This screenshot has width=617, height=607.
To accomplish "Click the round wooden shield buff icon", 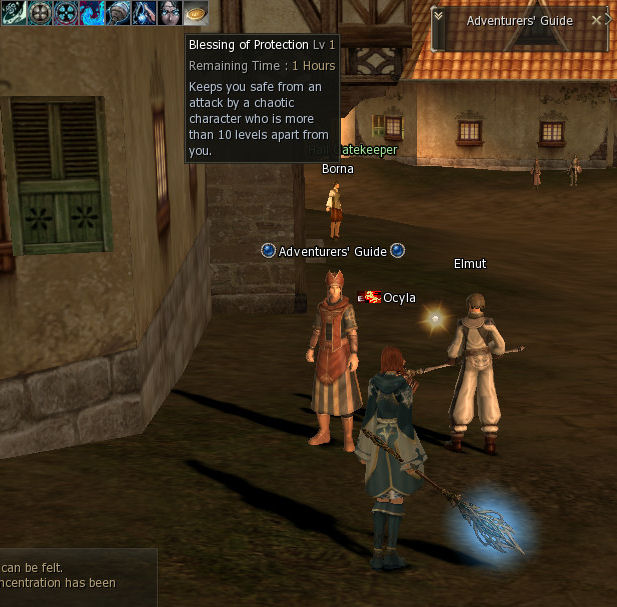I will (x=40, y=13).
